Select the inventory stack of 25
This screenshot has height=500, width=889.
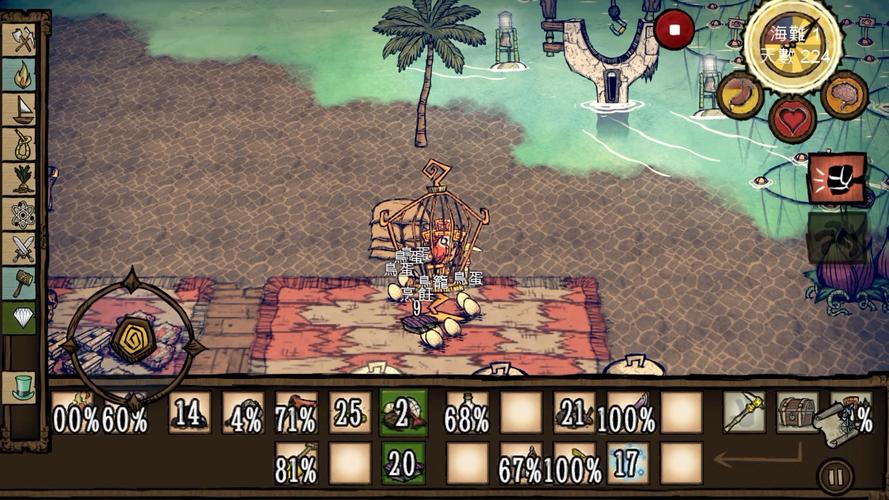tap(350, 412)
